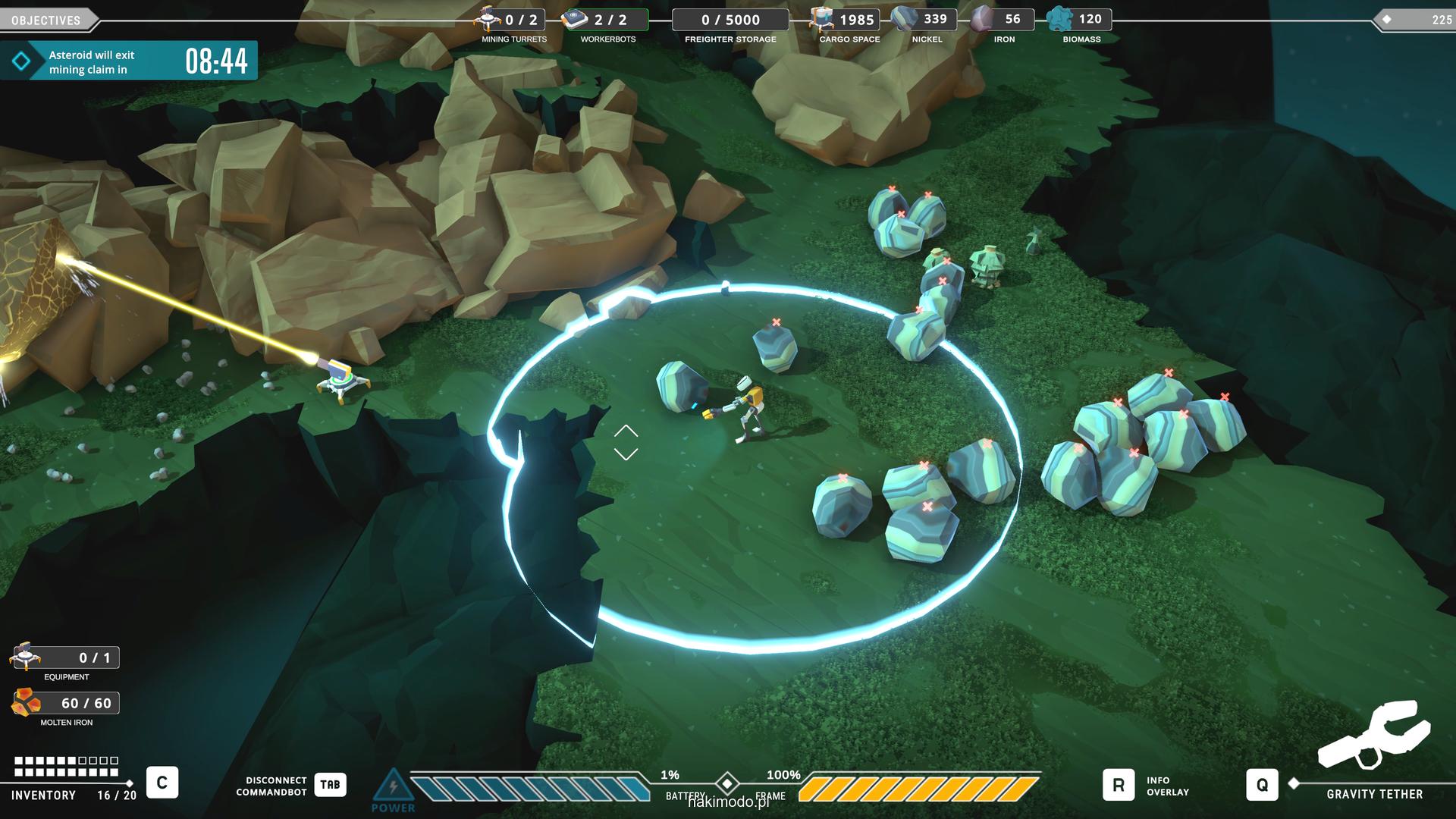Select the Workerbots icon
The width and height of the screenshot is (1456, 819).
[575, 18]
